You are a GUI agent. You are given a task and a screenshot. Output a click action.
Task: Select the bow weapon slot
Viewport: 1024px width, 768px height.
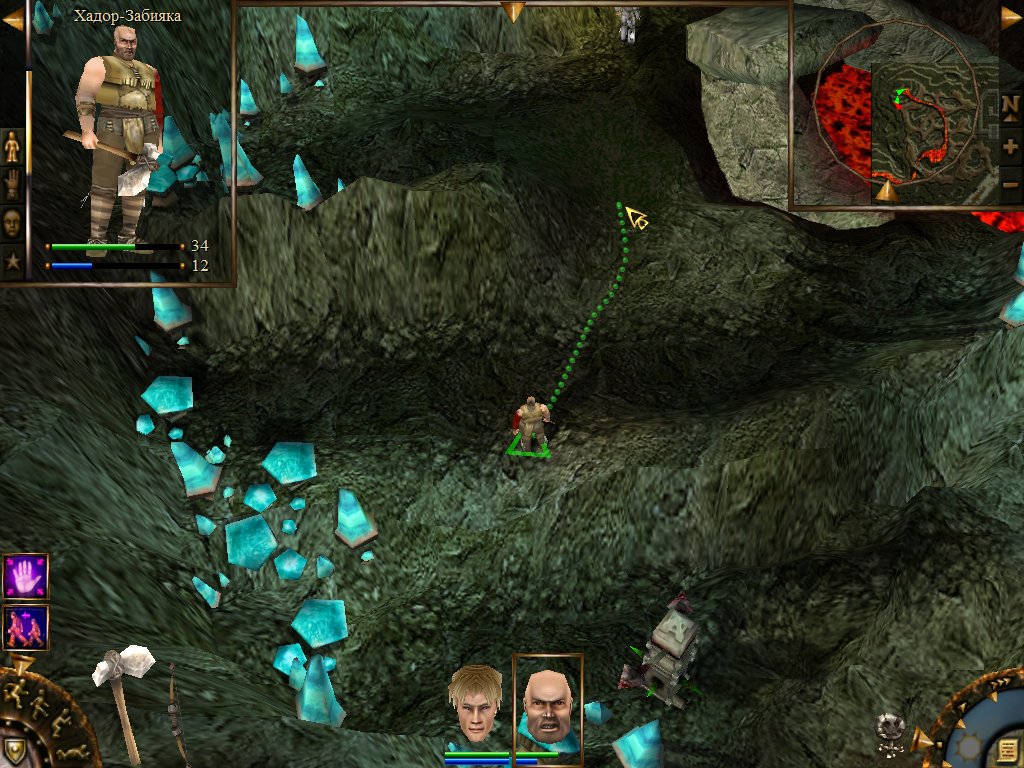(177, 715)
